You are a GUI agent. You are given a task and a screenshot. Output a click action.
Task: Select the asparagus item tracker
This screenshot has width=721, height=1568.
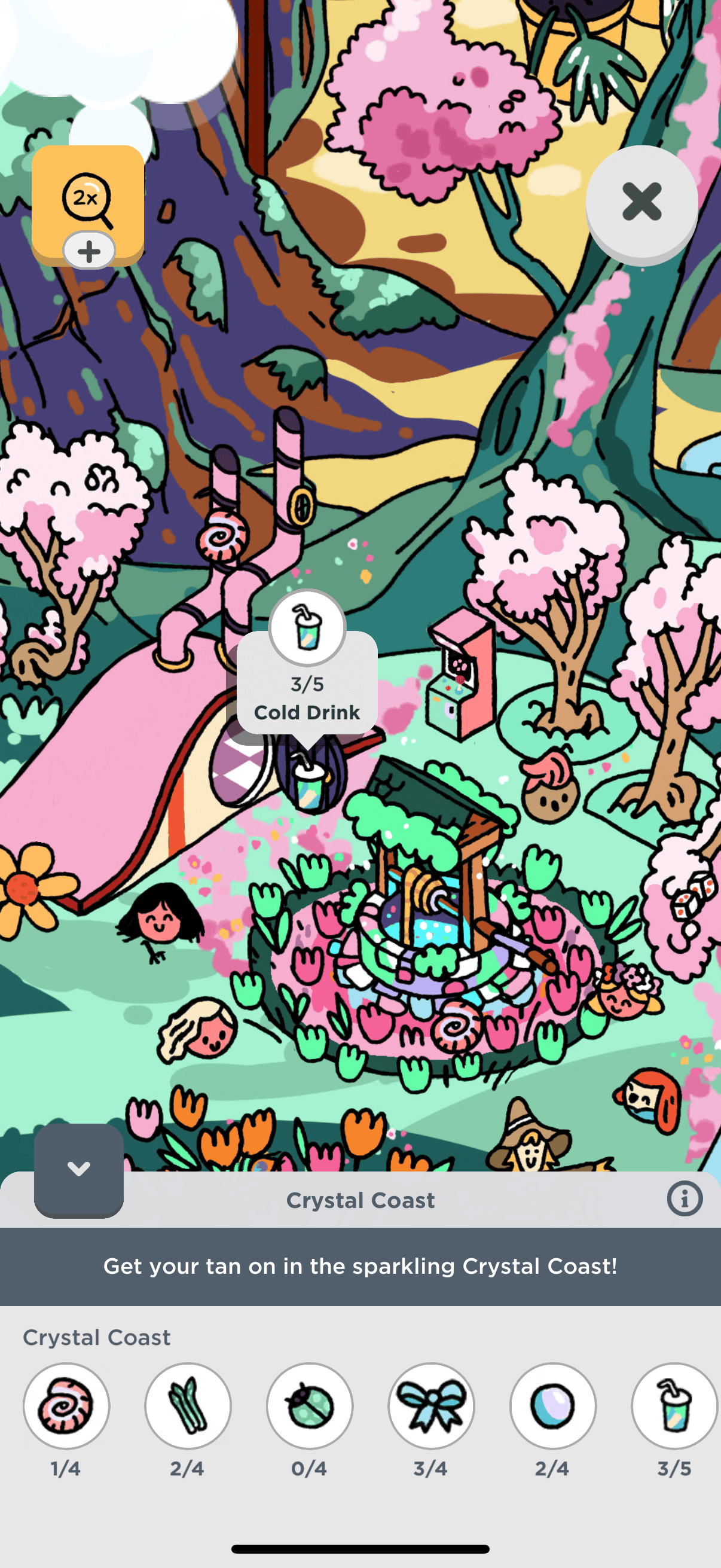[188, 1405]
